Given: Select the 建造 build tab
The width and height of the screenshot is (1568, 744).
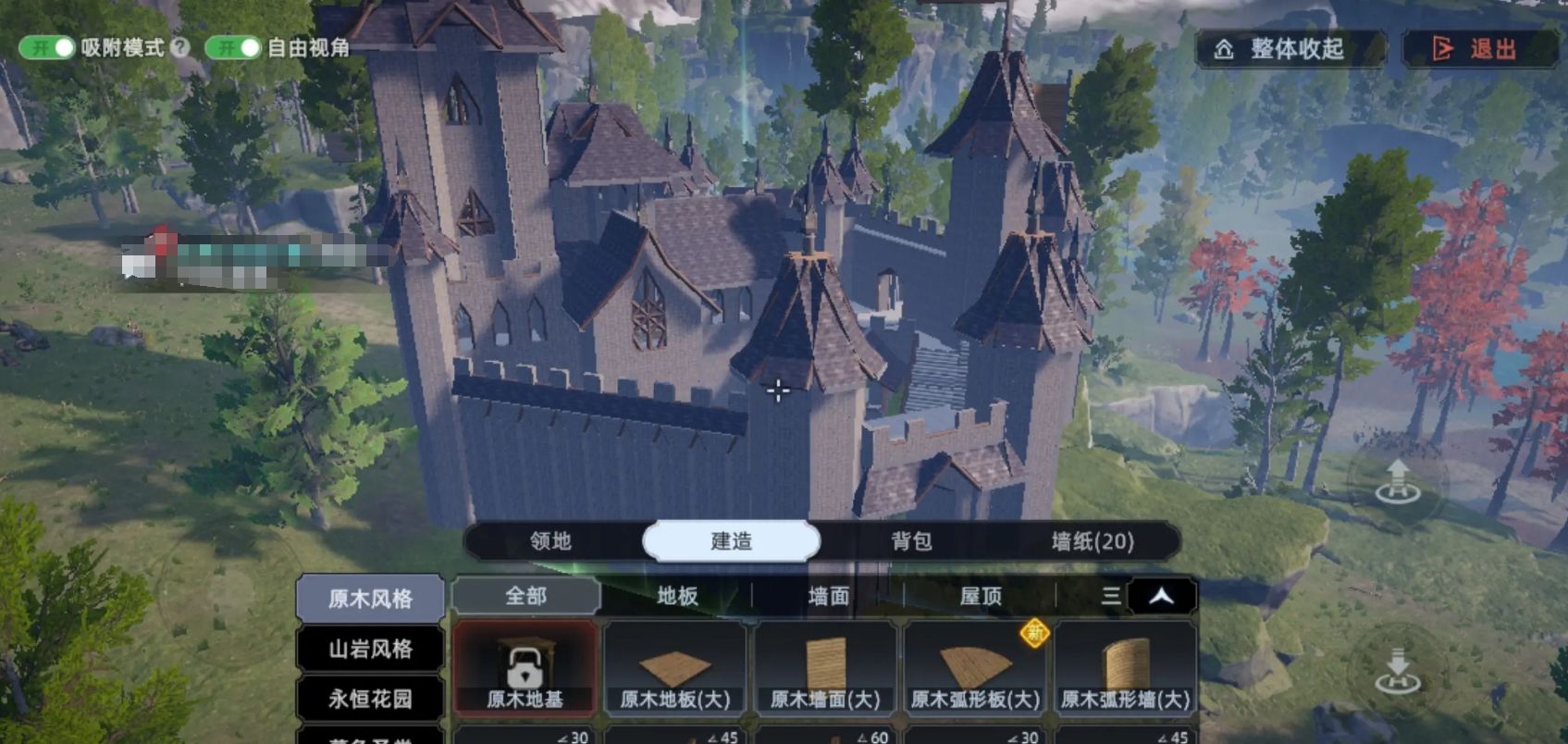Looking at the screenshot, I should [731, 541].
